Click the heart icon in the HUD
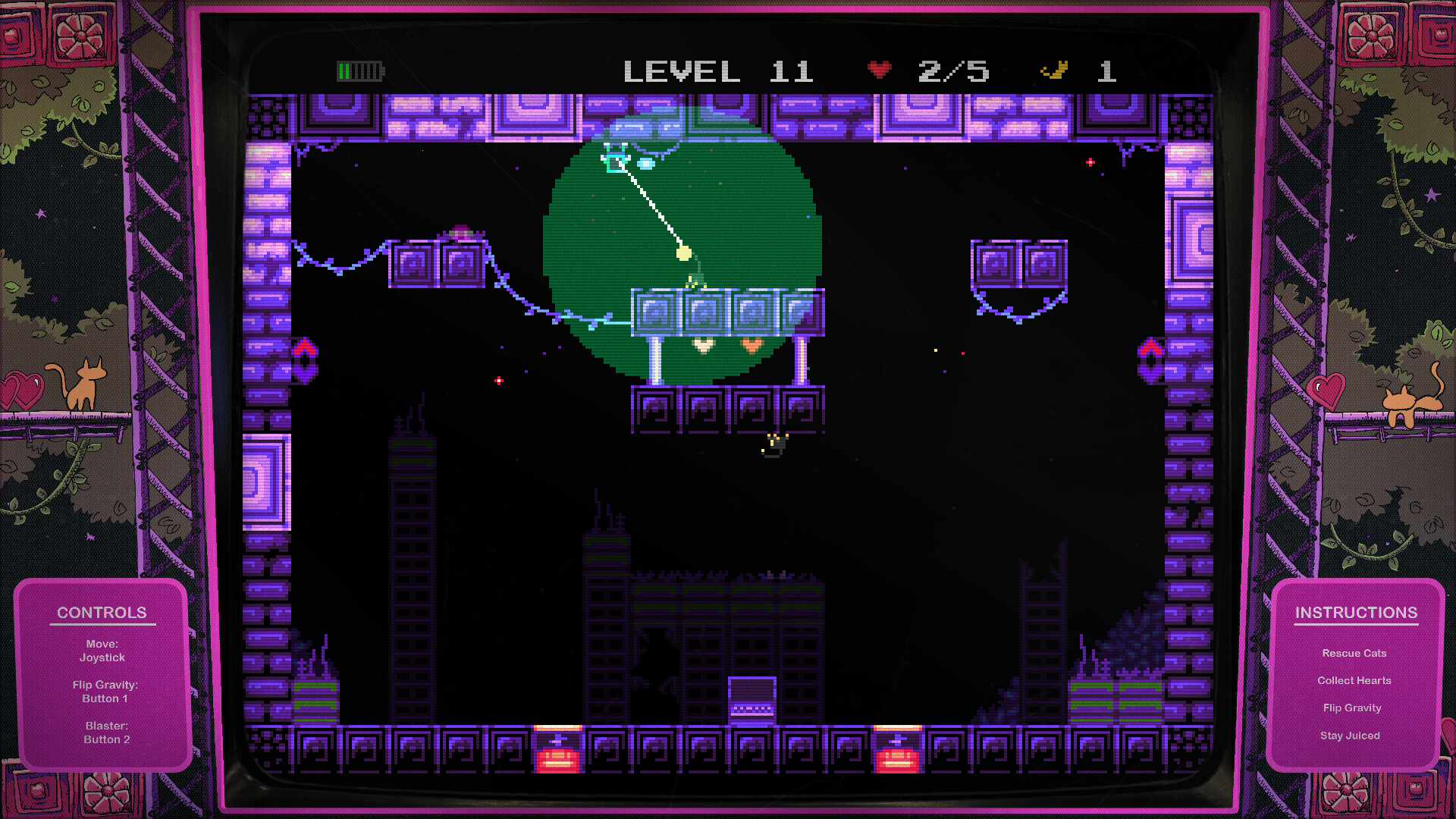The width and height of the screenshot is (1456, 819). pos(878,70)
